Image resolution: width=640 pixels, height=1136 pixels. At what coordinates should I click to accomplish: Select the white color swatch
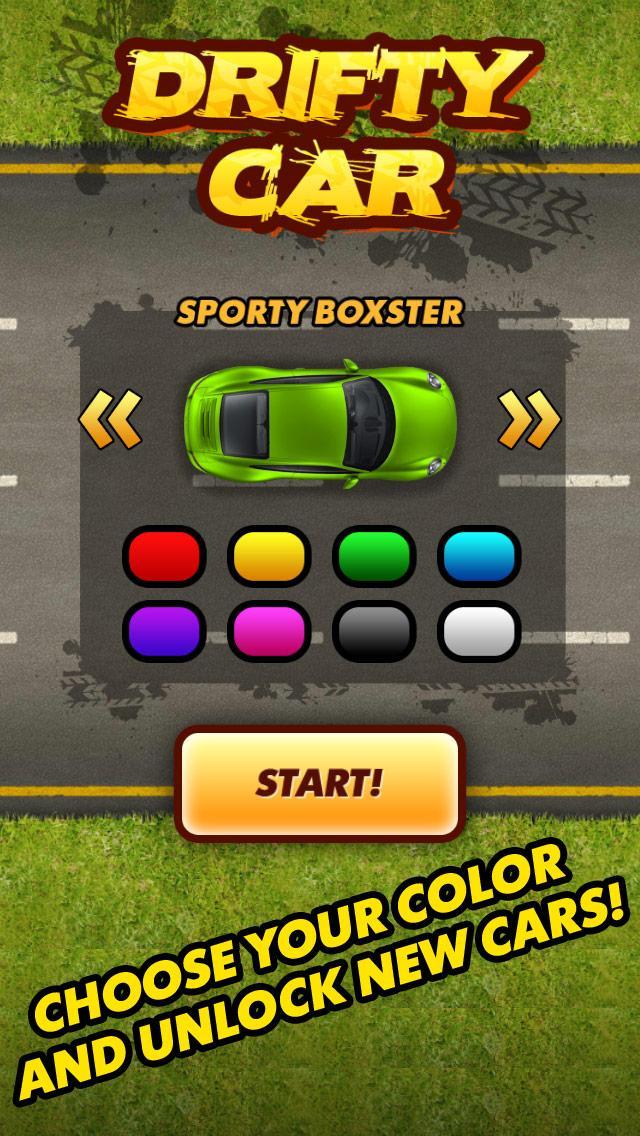pos(479,631)
